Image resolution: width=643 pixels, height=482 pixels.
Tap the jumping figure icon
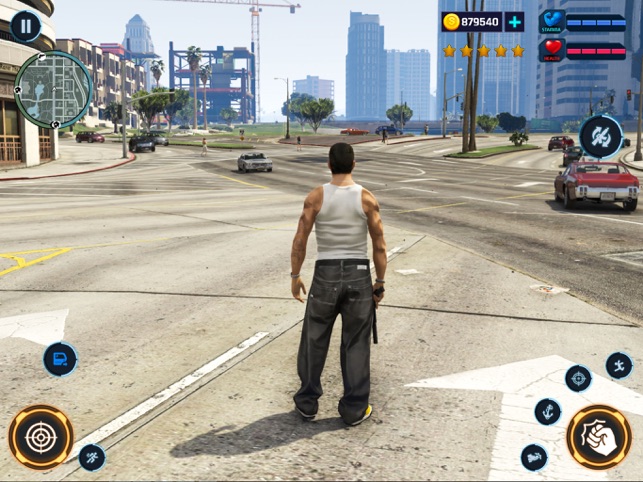(x=619, y=365)
